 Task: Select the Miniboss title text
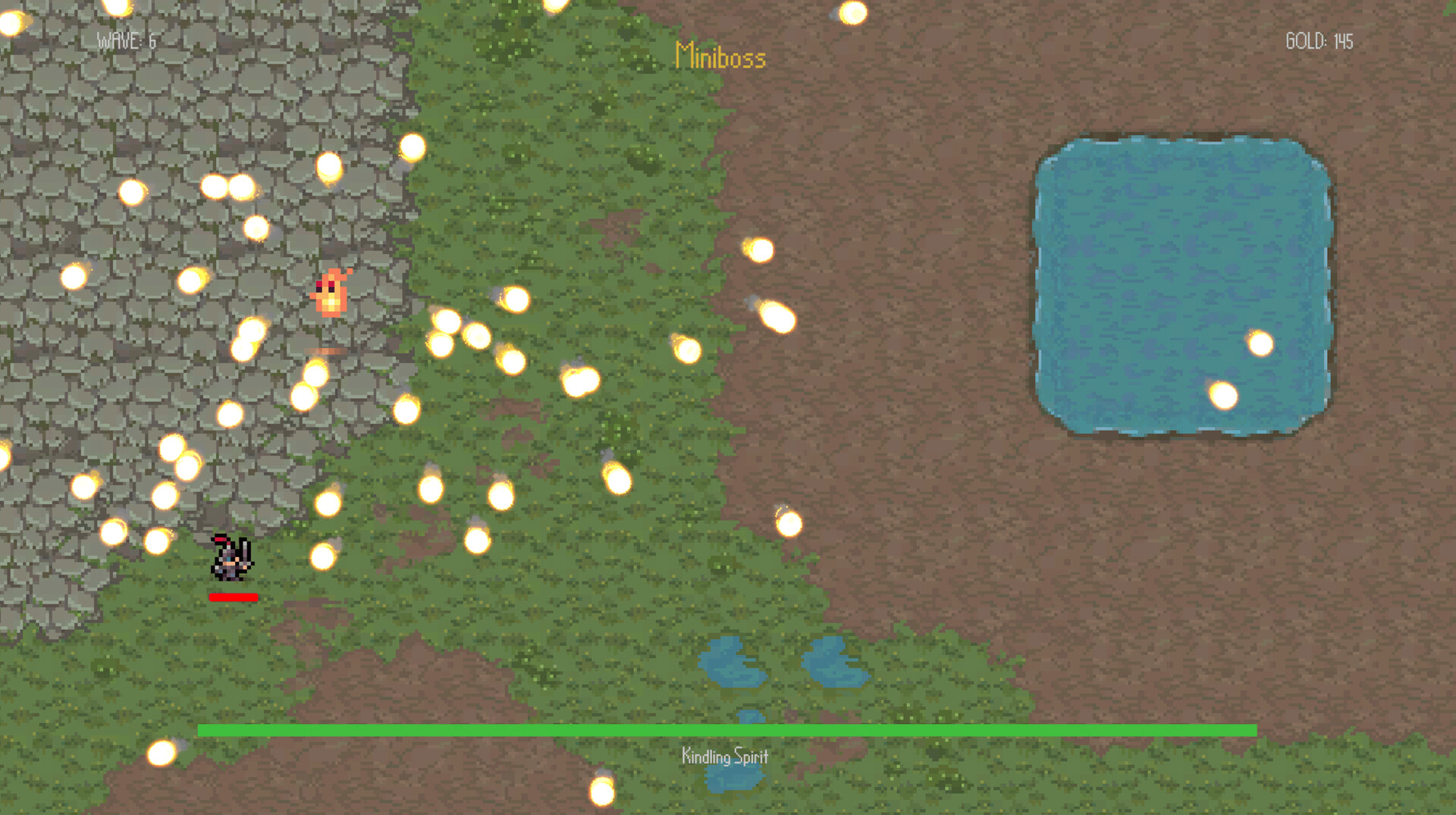pyautogui.click(x=719, y=57)
